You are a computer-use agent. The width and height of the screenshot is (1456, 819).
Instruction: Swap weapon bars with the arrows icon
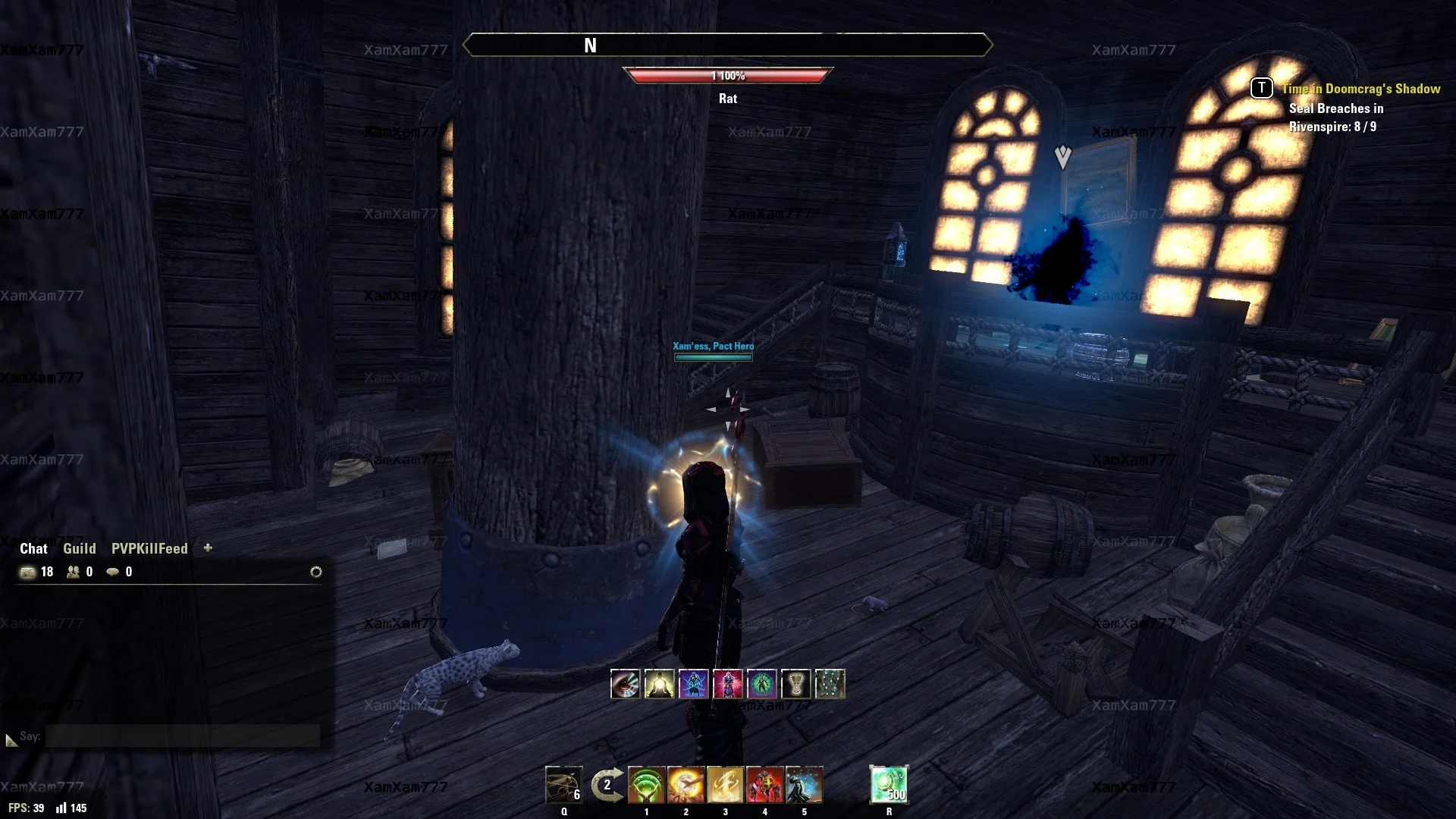(x=607, y=785)
